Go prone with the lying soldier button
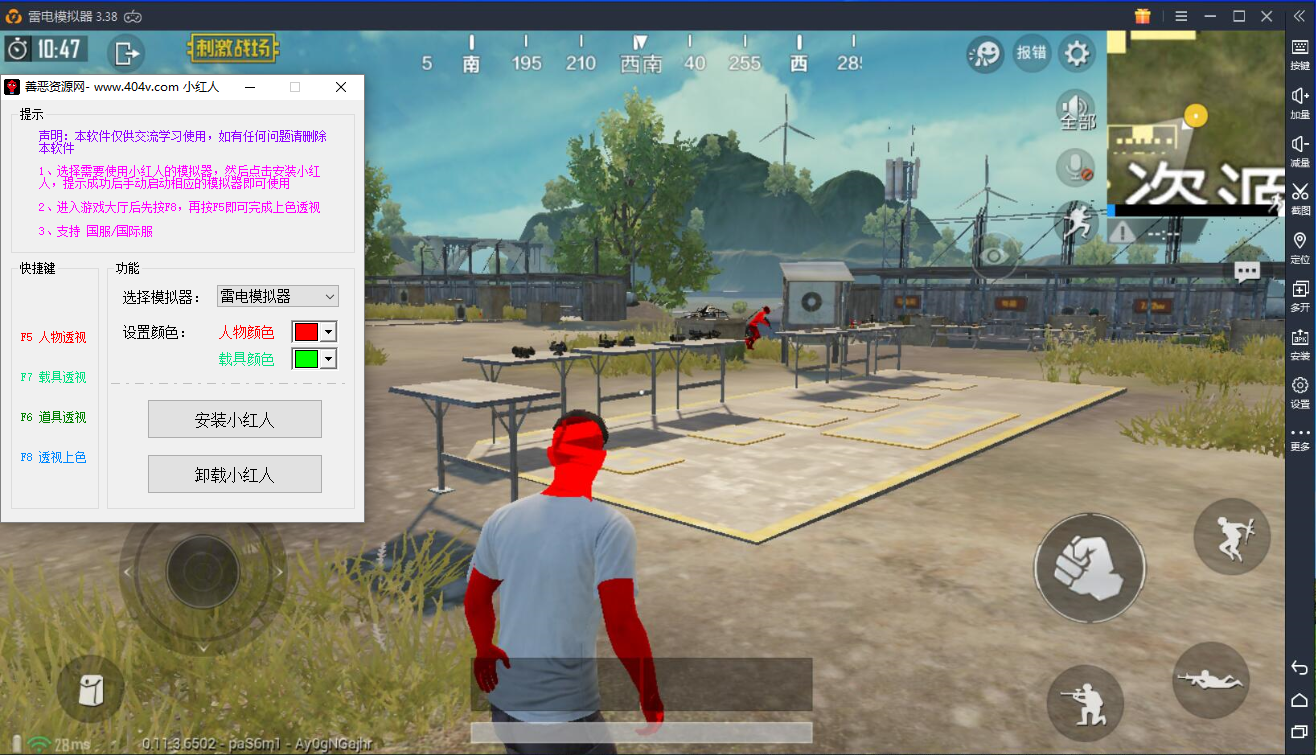This screenshot has height=755, width=1316. [x=1211, y=680]
